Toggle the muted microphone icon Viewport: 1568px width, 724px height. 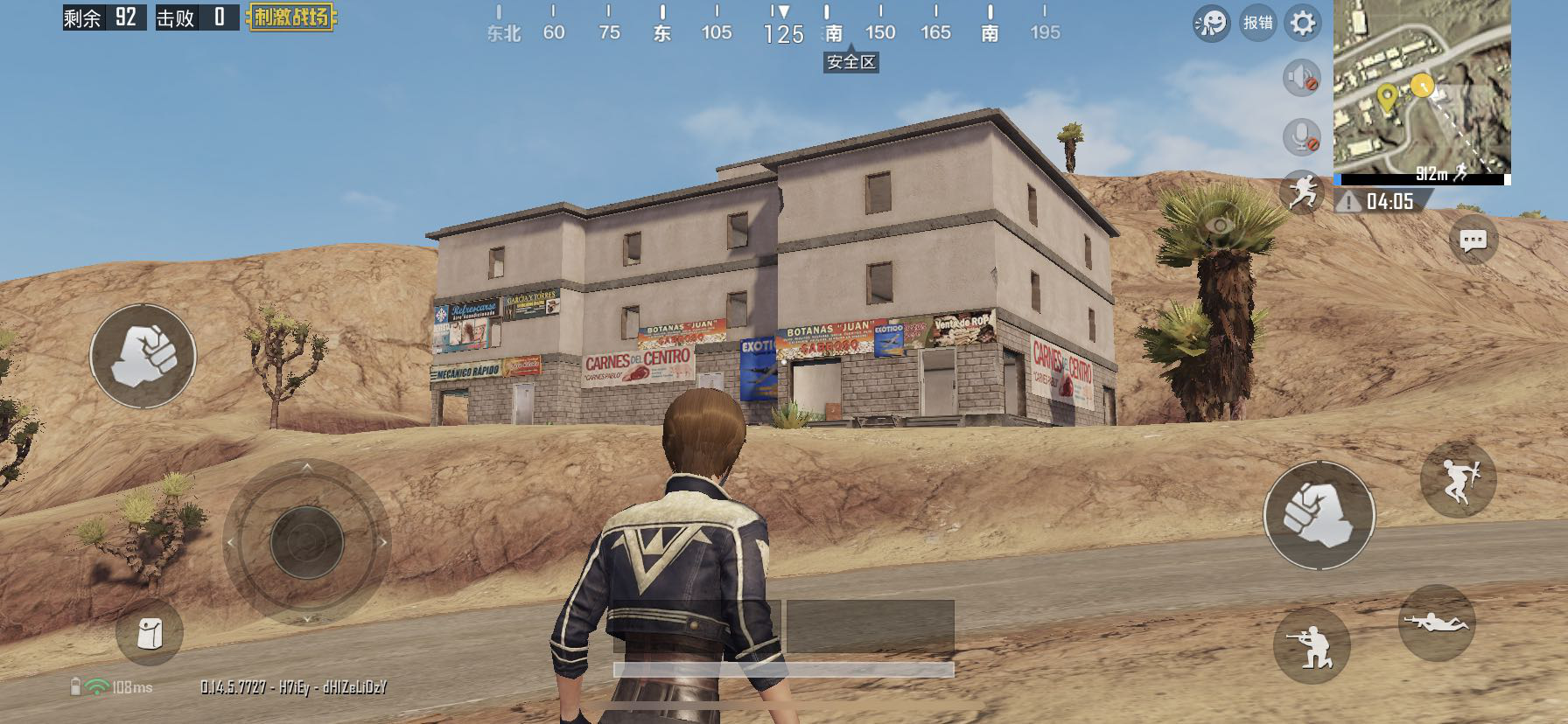pos(1301,136)
